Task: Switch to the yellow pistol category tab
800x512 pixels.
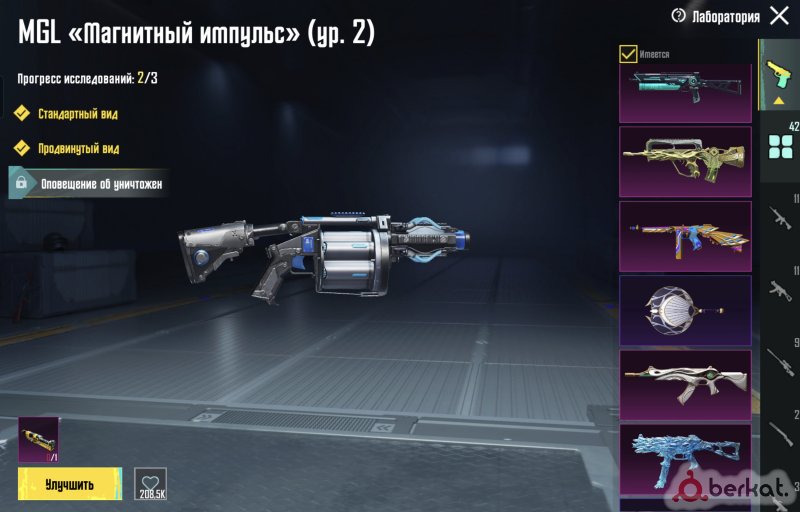Action: 778,75
